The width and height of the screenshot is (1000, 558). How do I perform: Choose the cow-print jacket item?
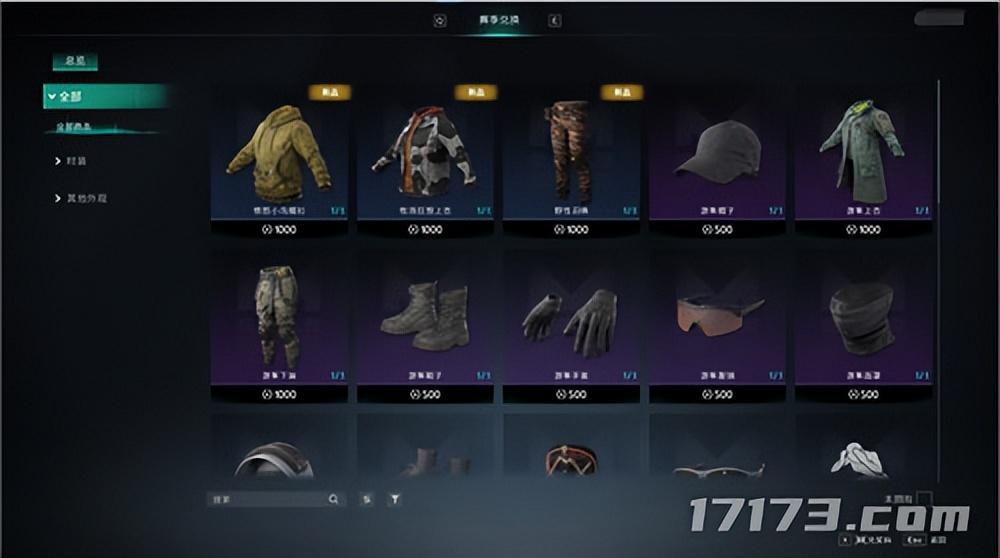pyautogui.click(x=425, y=155)
